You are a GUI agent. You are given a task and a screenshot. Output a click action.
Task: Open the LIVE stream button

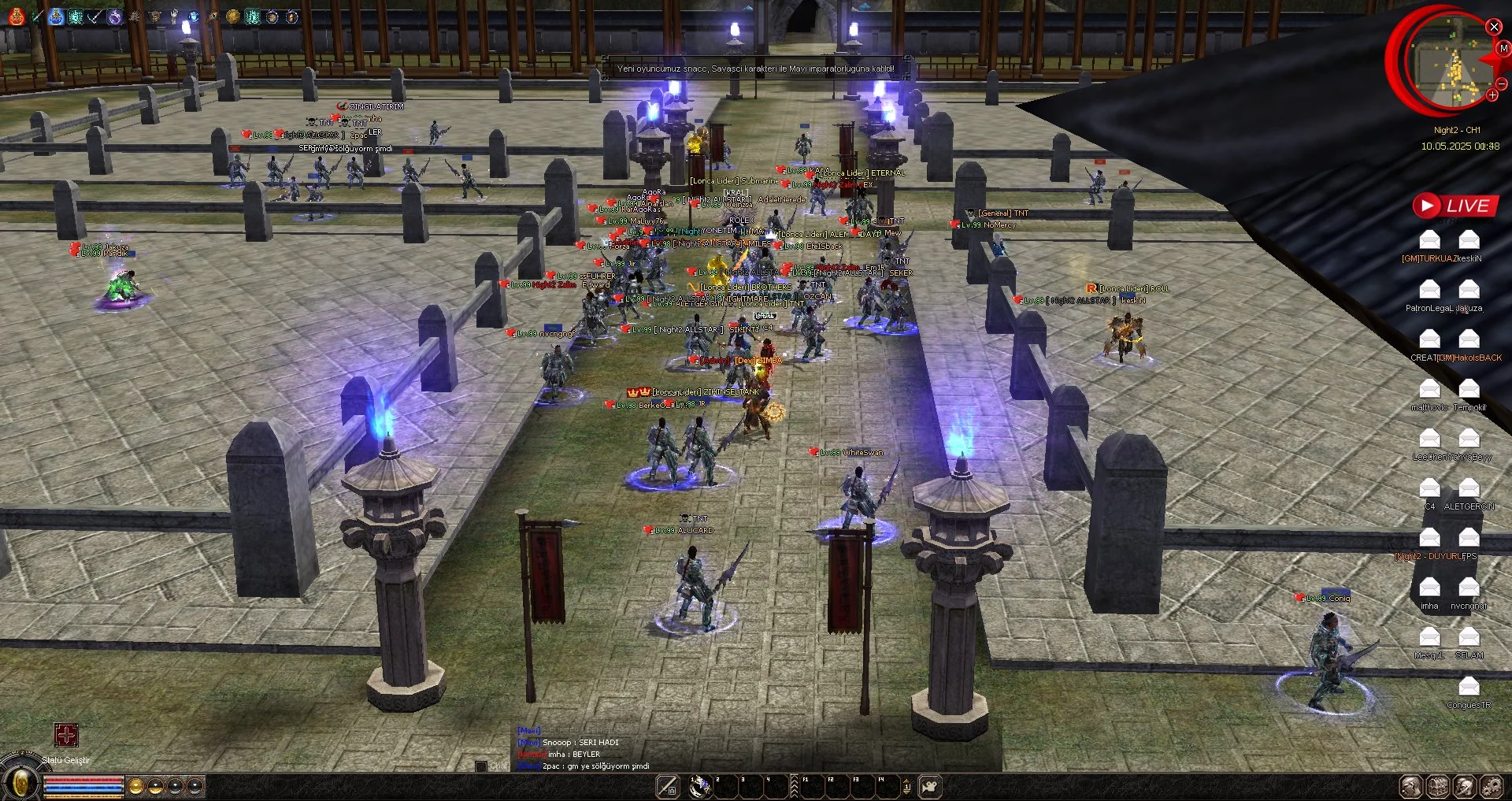[x=1455, y=206]
